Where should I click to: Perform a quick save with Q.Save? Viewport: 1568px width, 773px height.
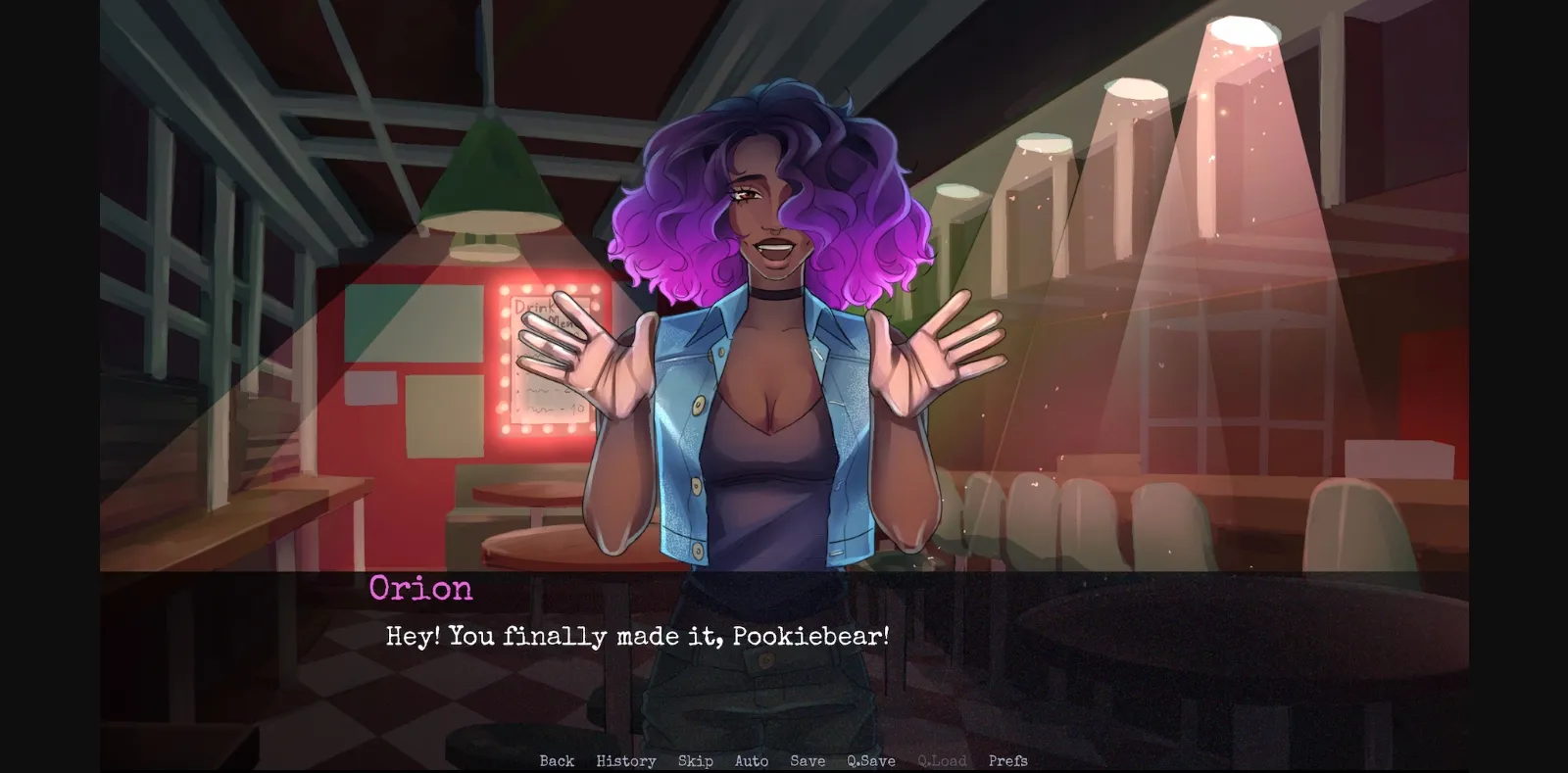[870, 760]
